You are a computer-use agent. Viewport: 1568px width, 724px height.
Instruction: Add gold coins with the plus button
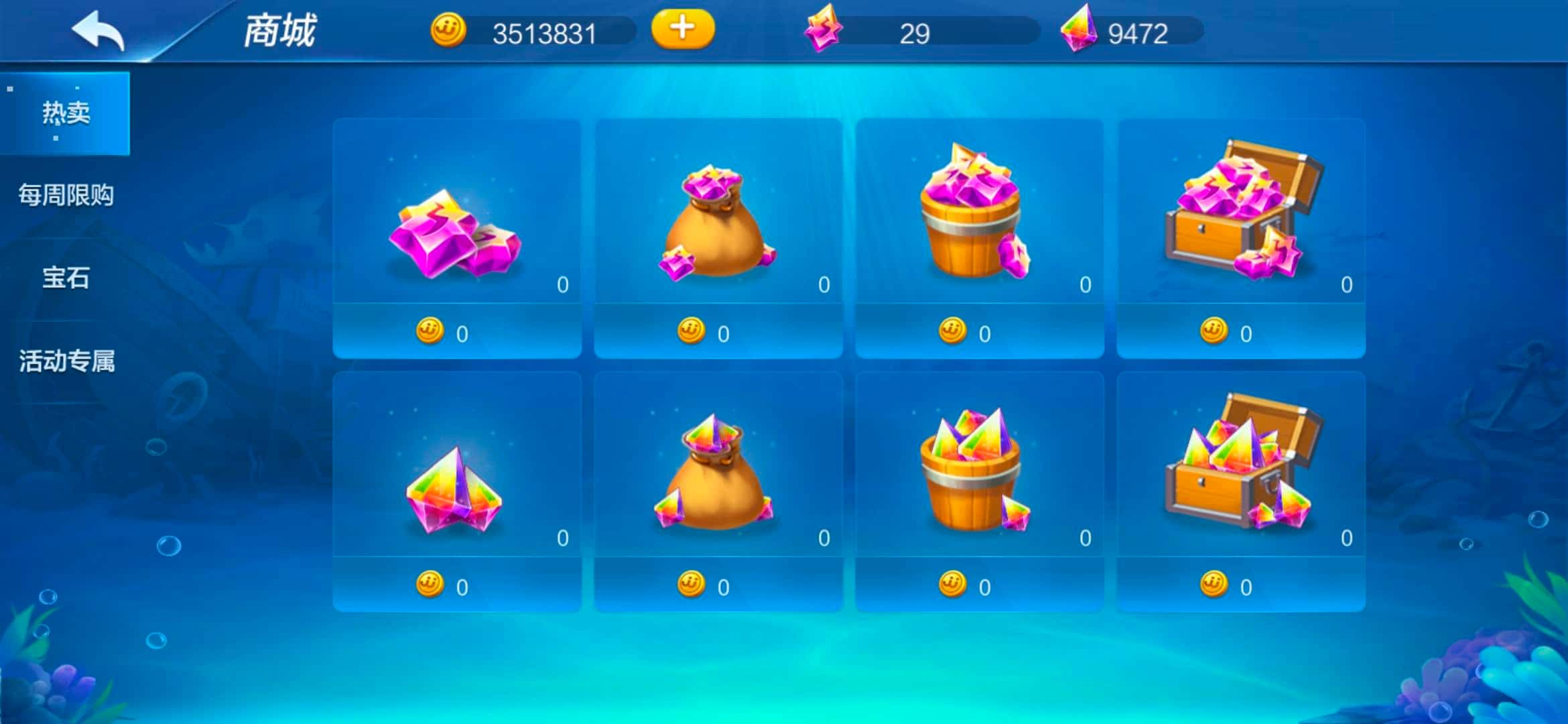(x=682, y=29)
